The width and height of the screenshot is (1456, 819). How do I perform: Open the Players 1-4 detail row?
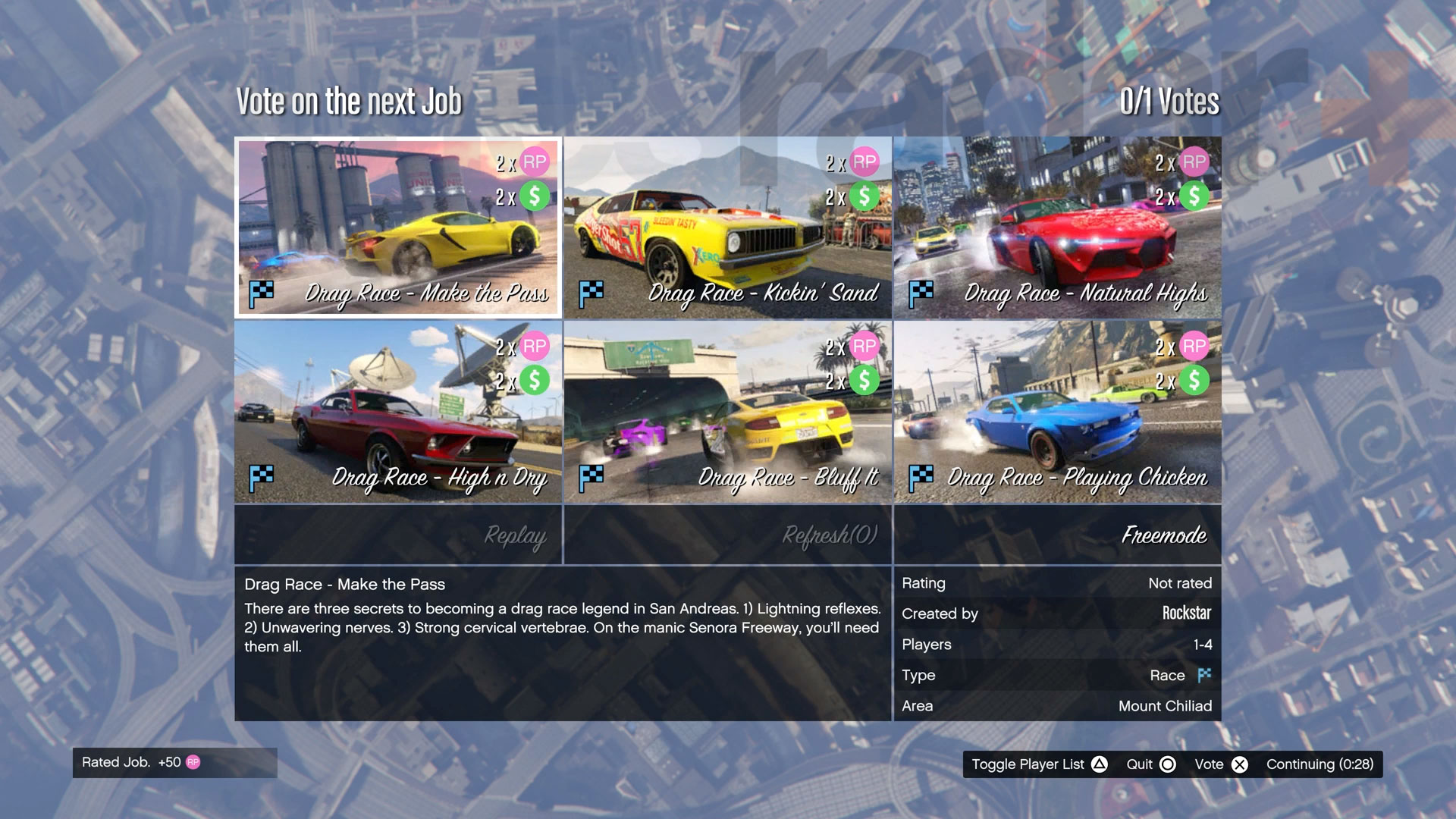tap(1056, 644)
